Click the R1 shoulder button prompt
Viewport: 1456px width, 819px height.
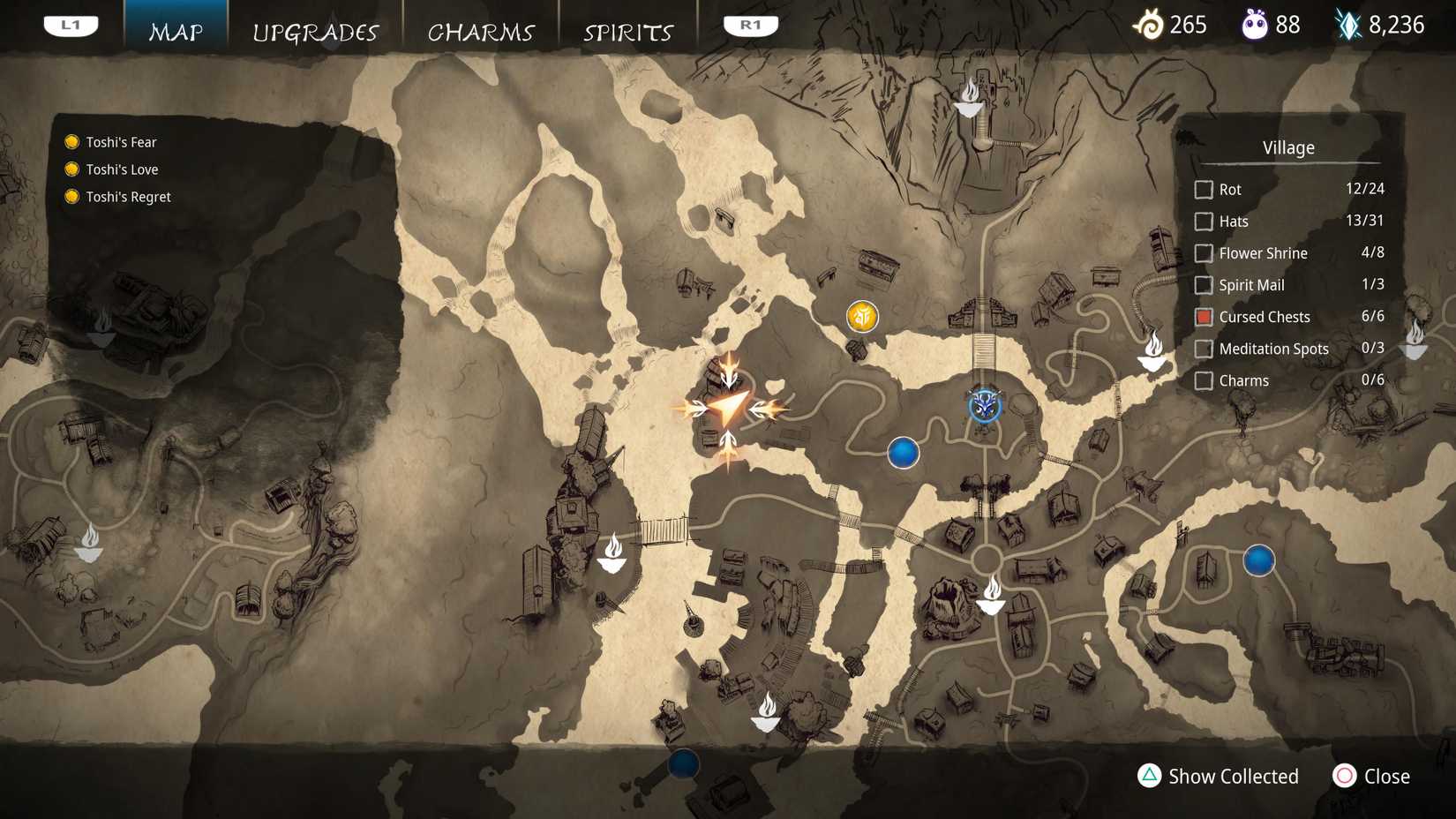click(751, 25)
